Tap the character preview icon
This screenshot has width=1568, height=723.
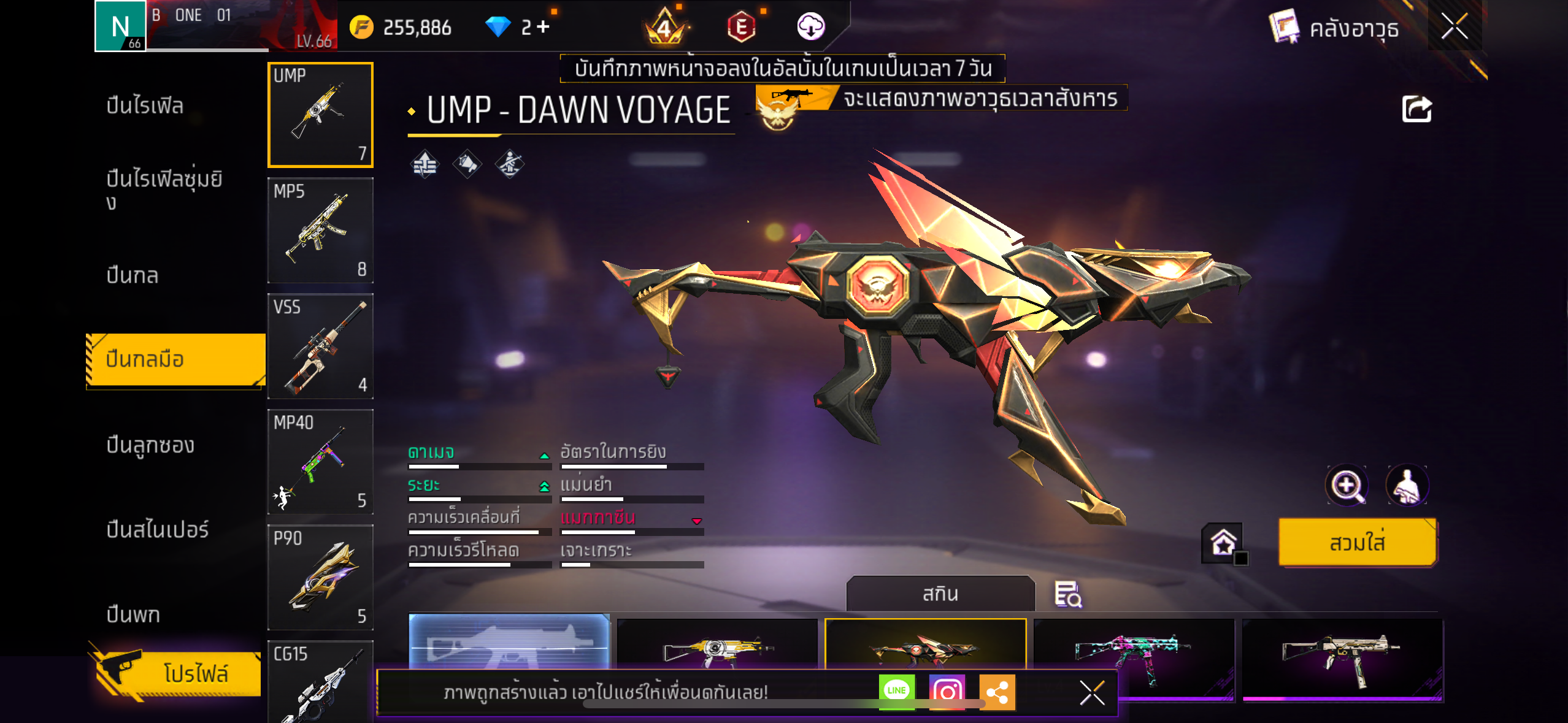(x=1407, y=486)
